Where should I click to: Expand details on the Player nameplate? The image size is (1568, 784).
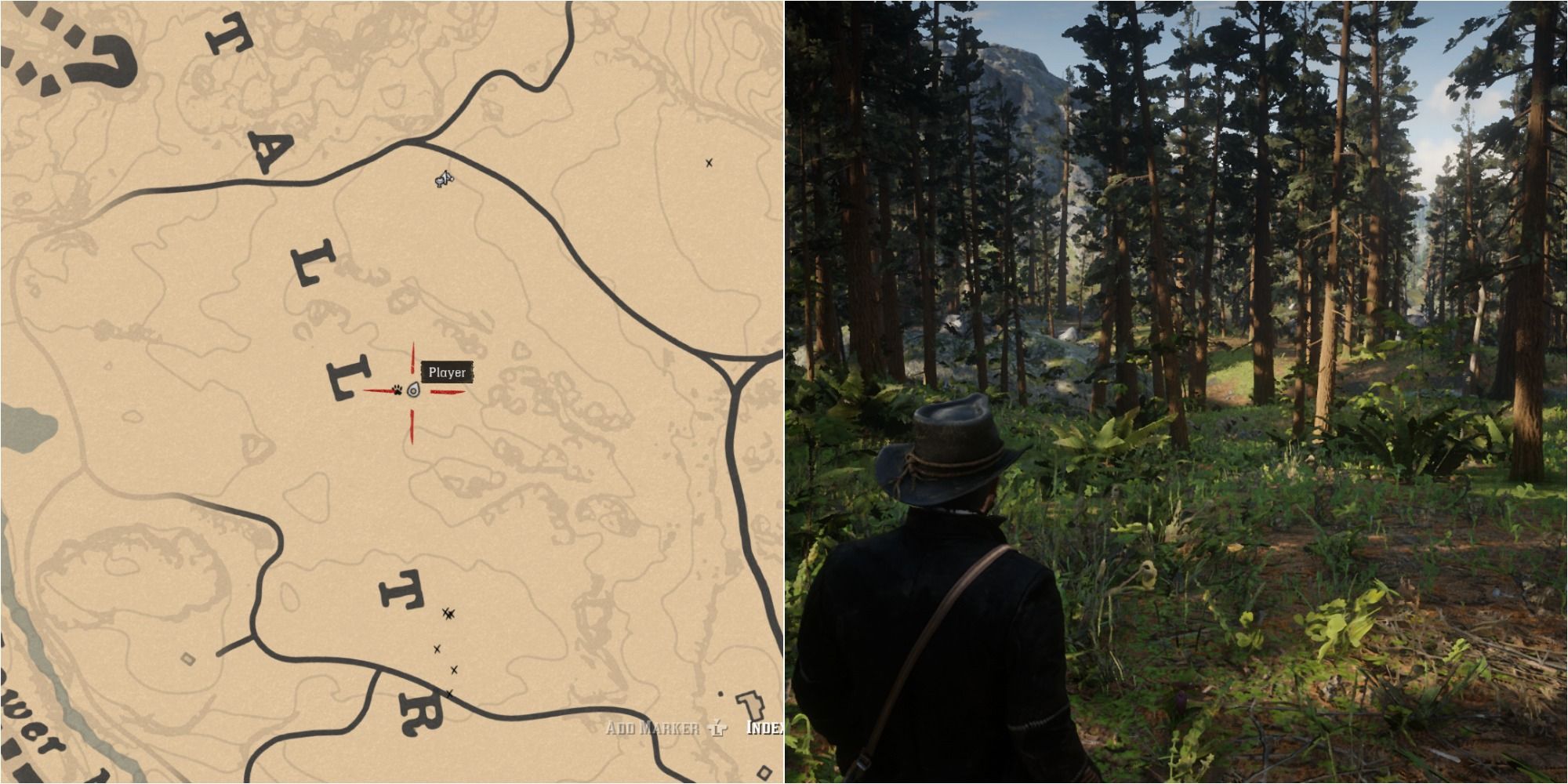447,371
